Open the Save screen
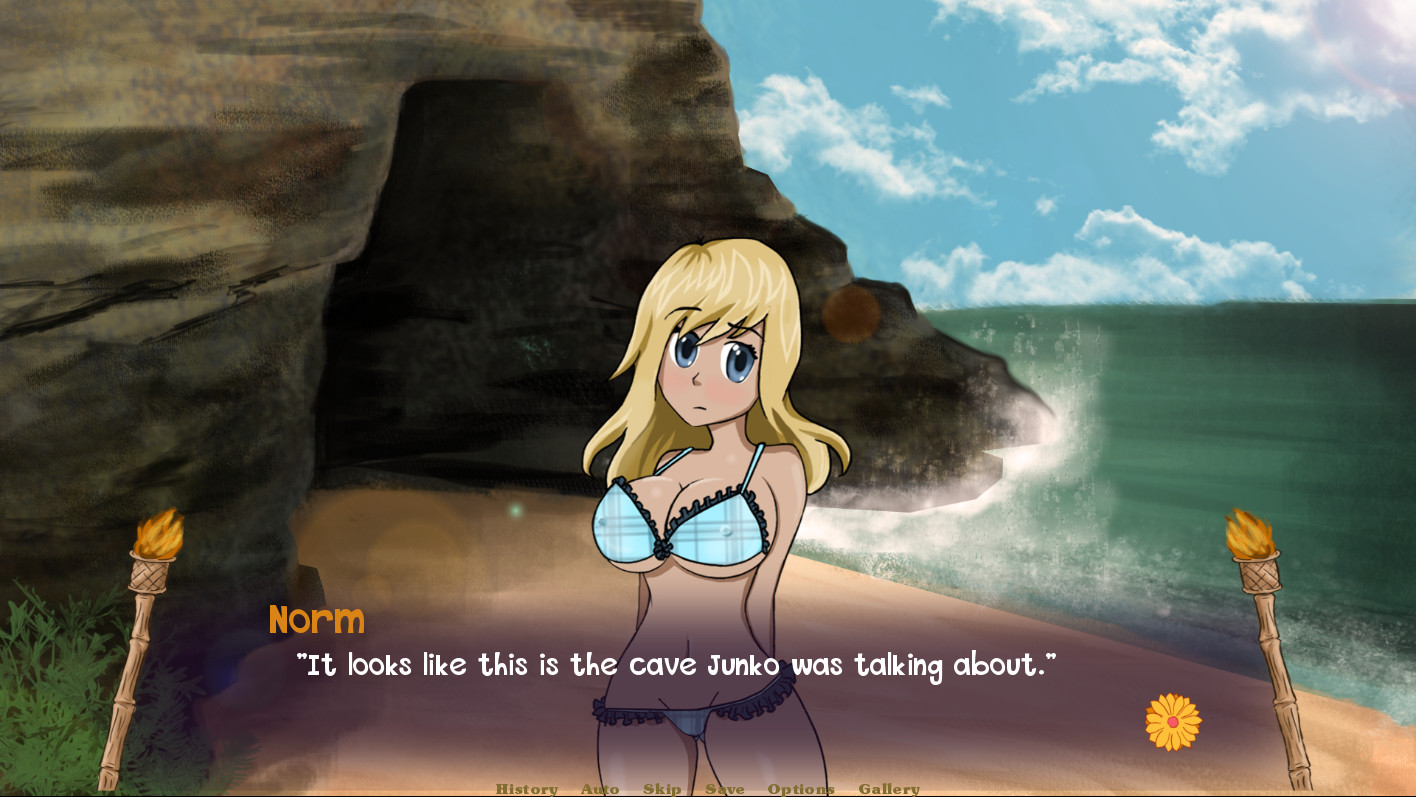 click(727, 789)
